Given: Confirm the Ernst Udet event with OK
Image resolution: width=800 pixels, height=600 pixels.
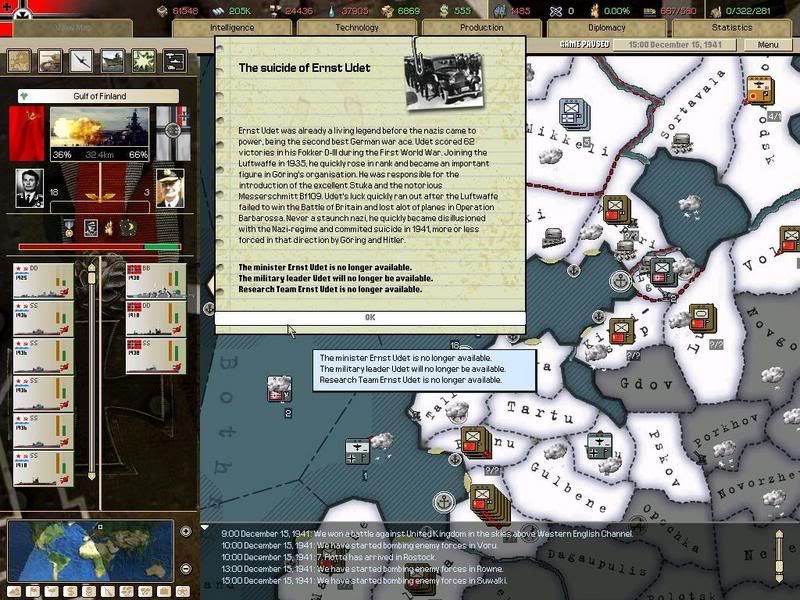Looking at the screenshot, I should click(370, 317).
